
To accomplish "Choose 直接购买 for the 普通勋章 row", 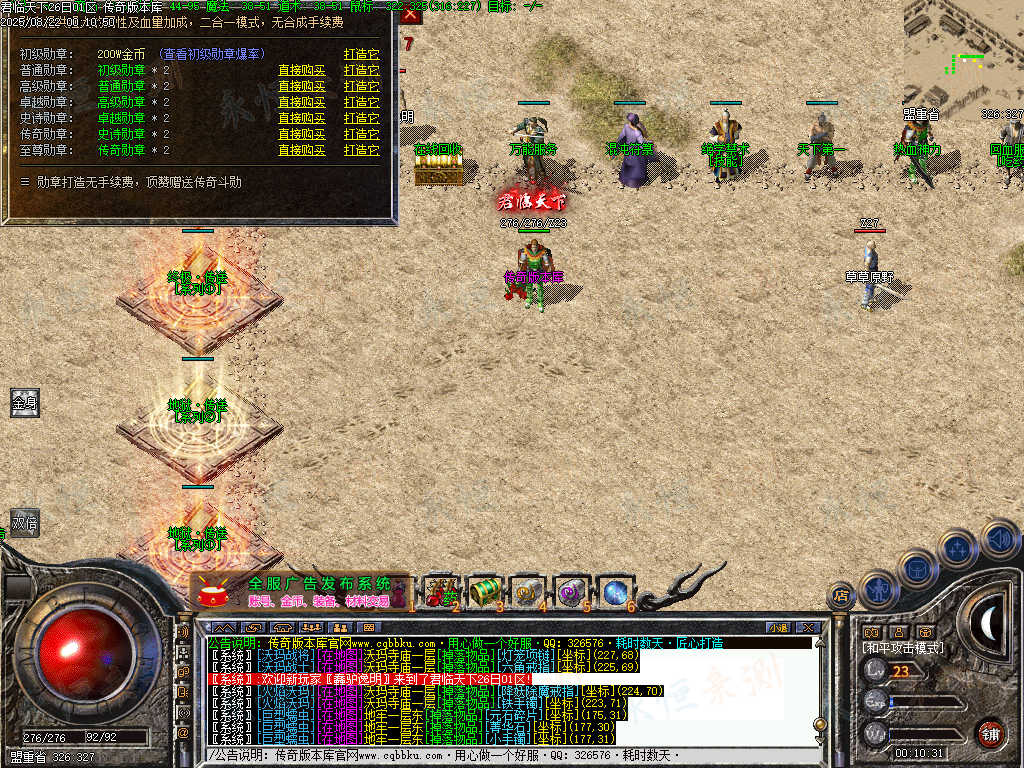I will 301,70.
